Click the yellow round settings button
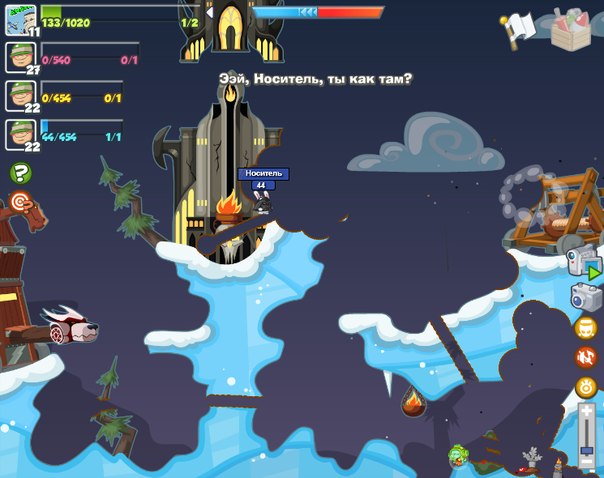Image resolution: width=604 pixels, height=478 pixels. point(586,388)
